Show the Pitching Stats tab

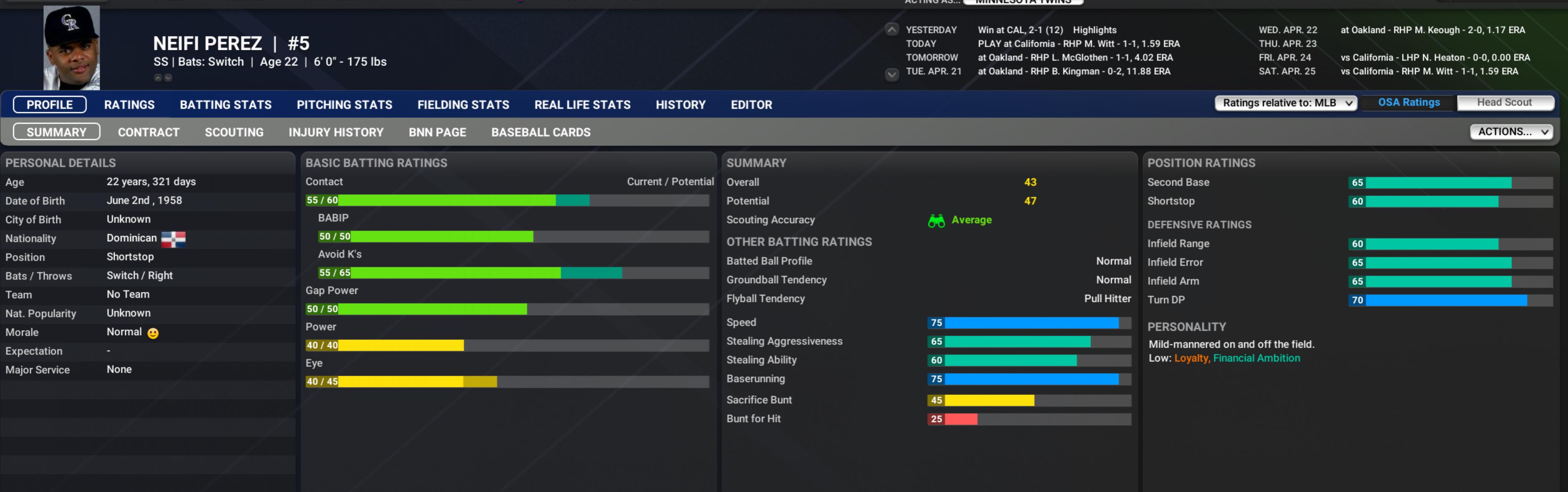click(344, 105)
